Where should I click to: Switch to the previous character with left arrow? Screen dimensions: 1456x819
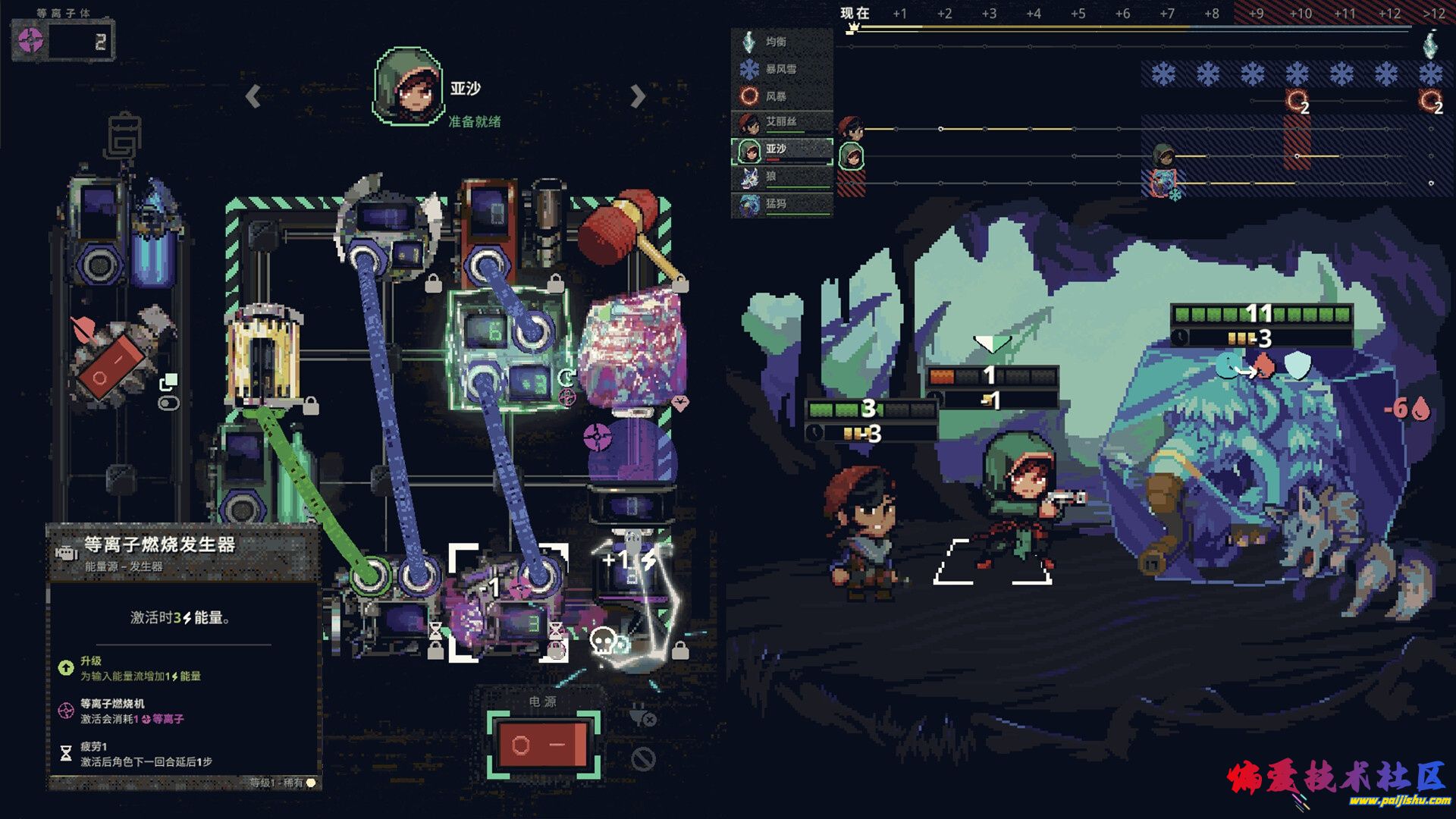[x=253, y=96]
